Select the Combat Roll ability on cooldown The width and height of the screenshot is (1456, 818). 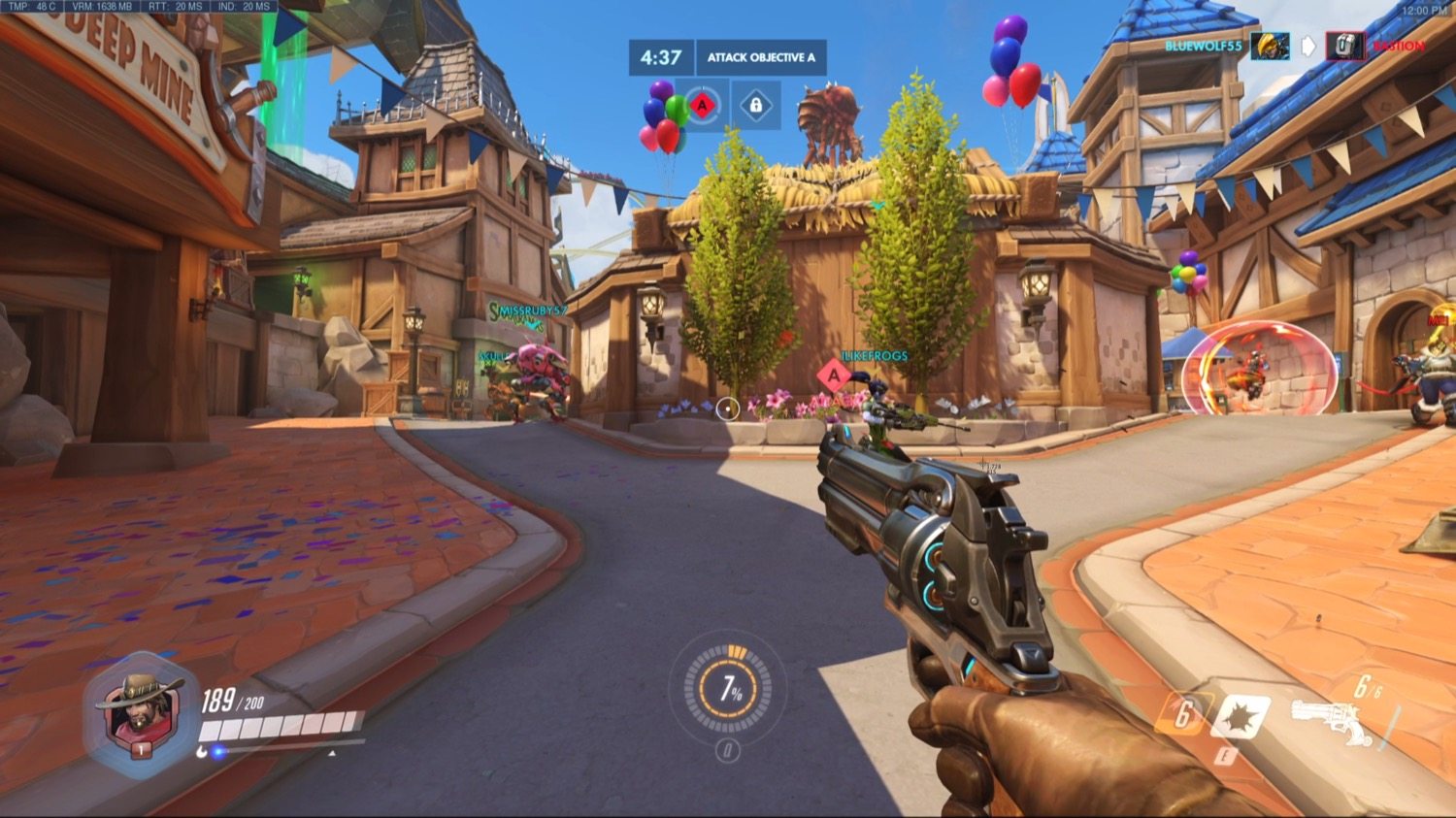1182,715
